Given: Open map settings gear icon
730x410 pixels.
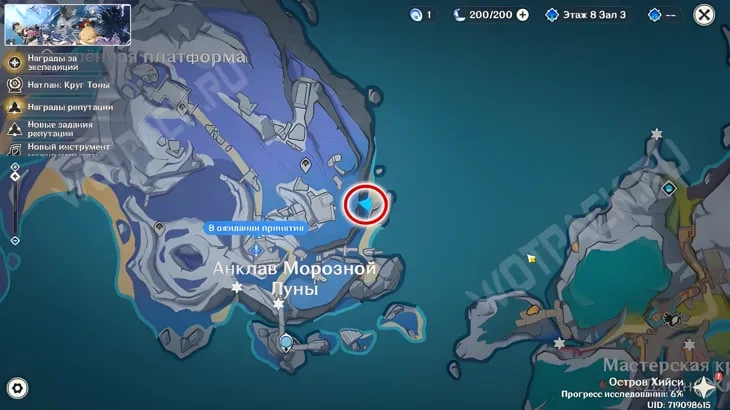Looking at the screenshot, I should 16,388.
